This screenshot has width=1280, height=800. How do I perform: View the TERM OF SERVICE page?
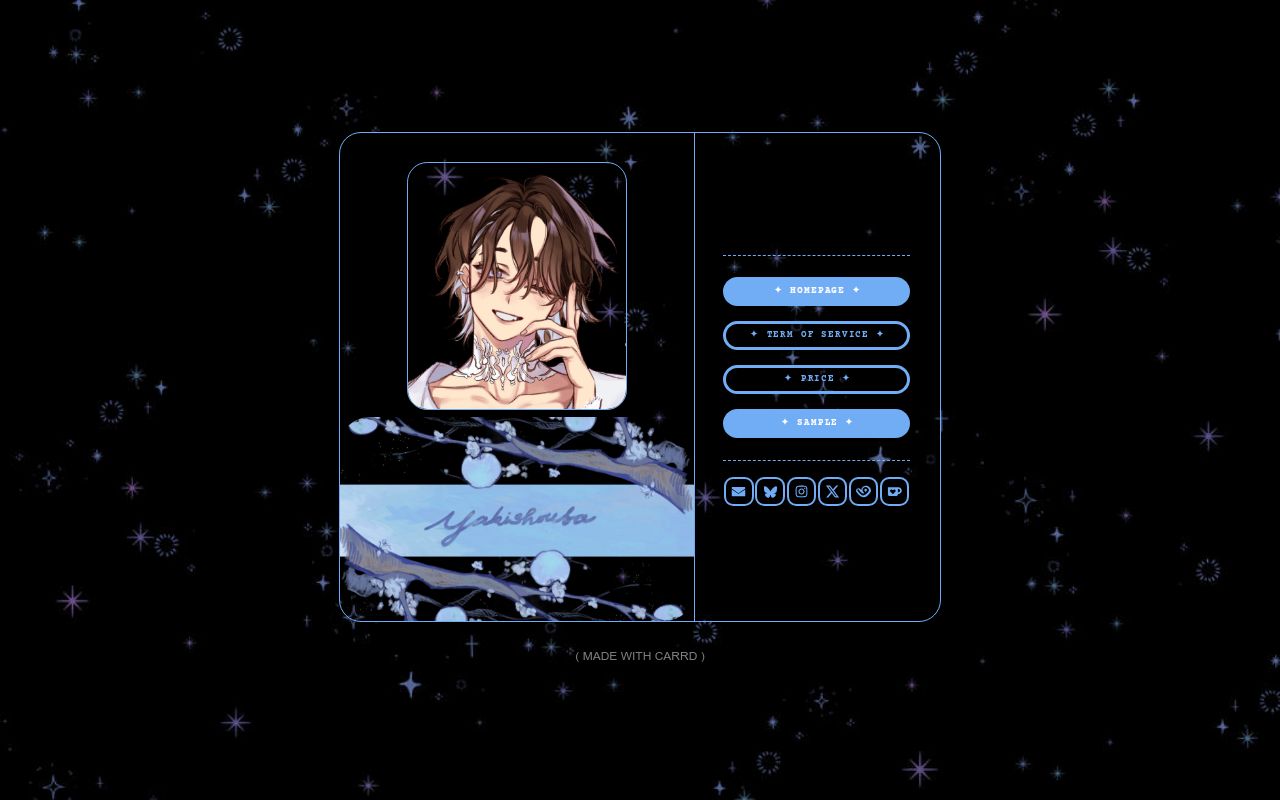816,335
